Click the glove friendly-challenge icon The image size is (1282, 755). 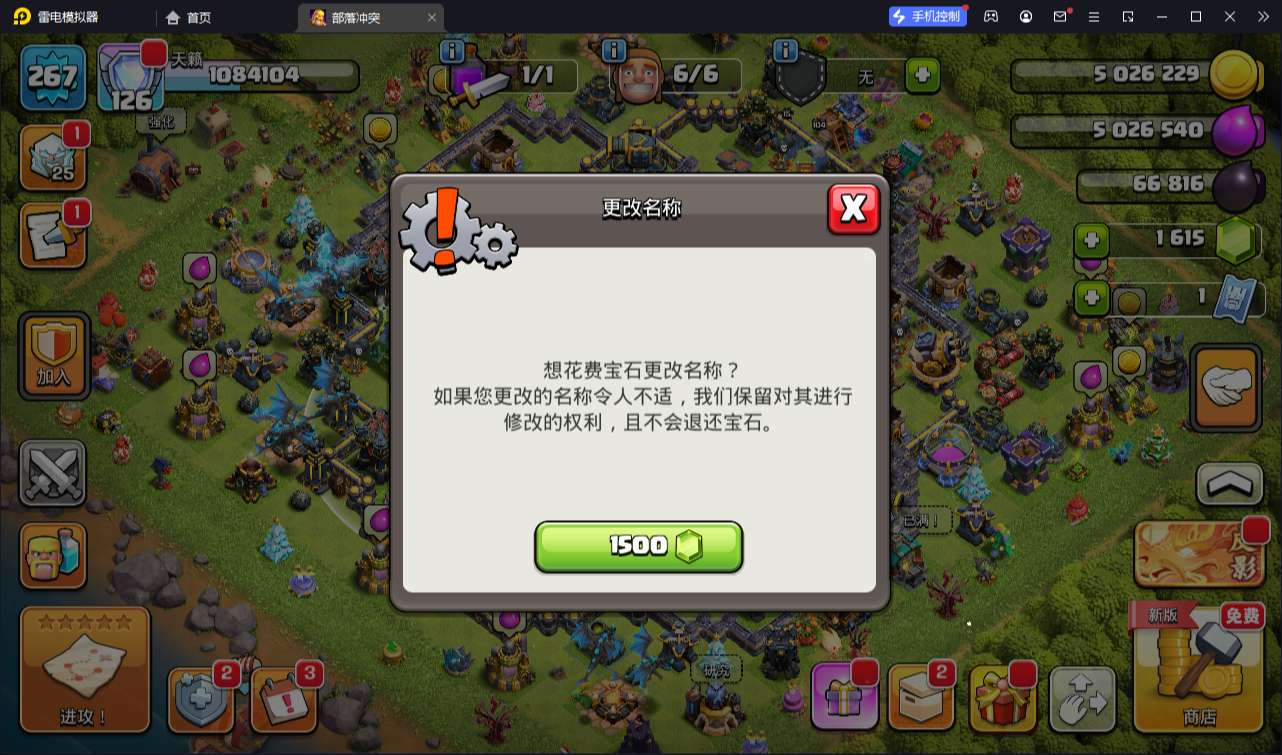point(1225,388)
